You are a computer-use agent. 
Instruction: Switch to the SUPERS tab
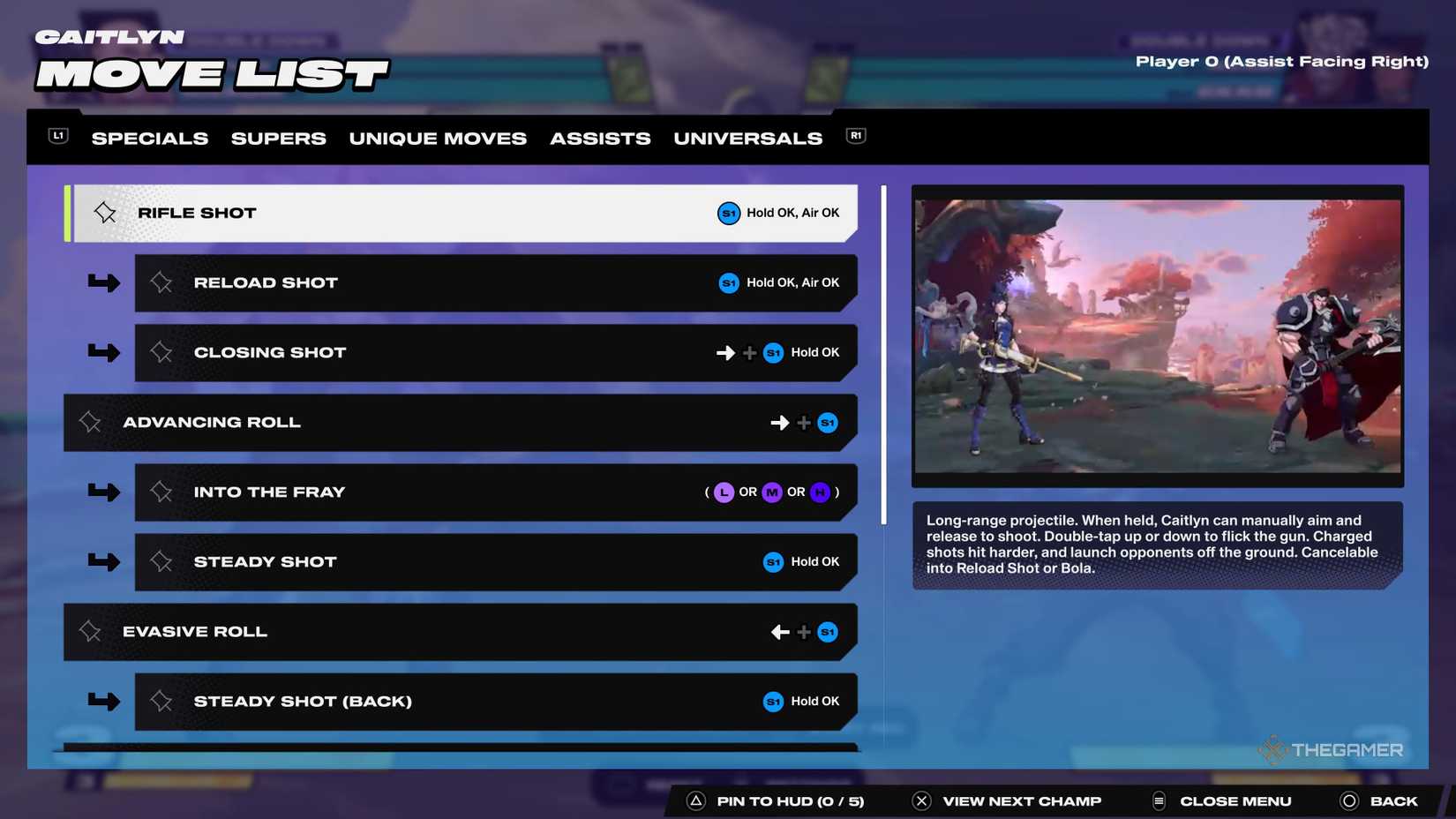(278, 138)
